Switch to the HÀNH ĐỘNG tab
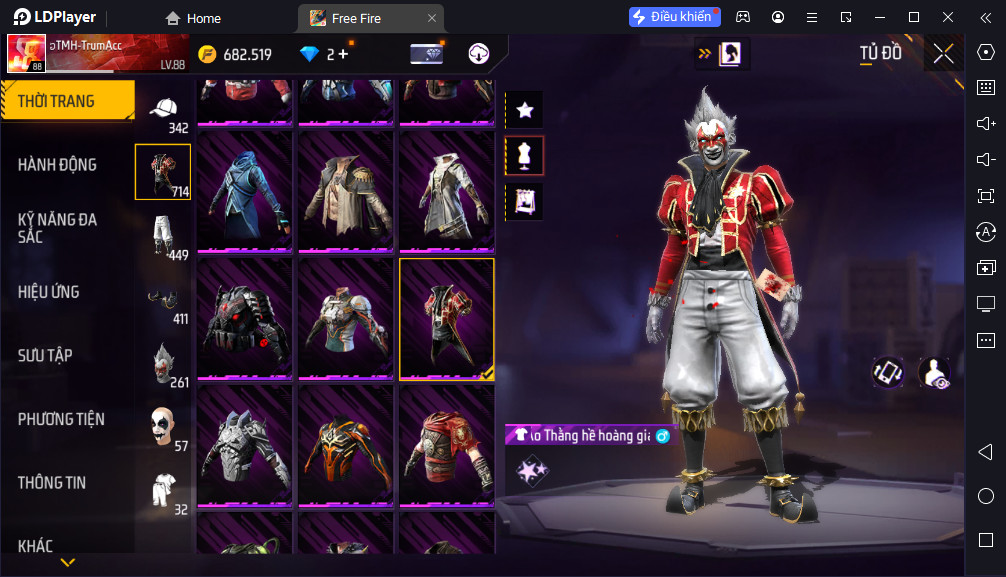This screenshot has width=1006, height=577. tap(57, 164)
